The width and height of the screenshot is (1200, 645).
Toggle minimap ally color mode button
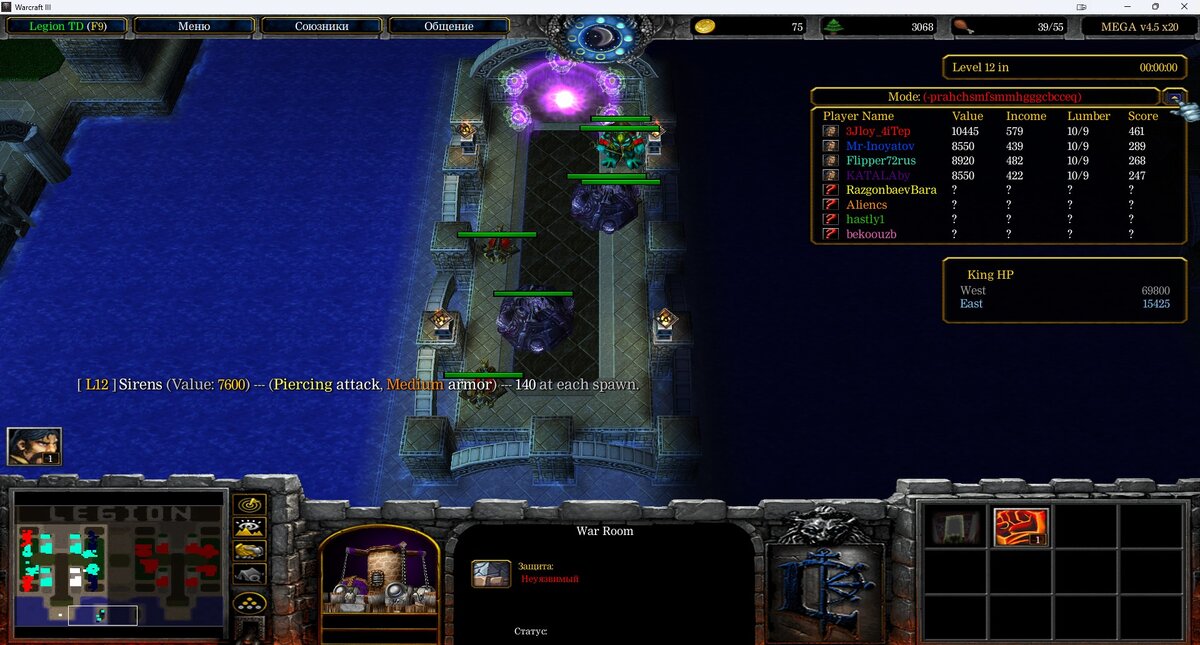point(249,551)
